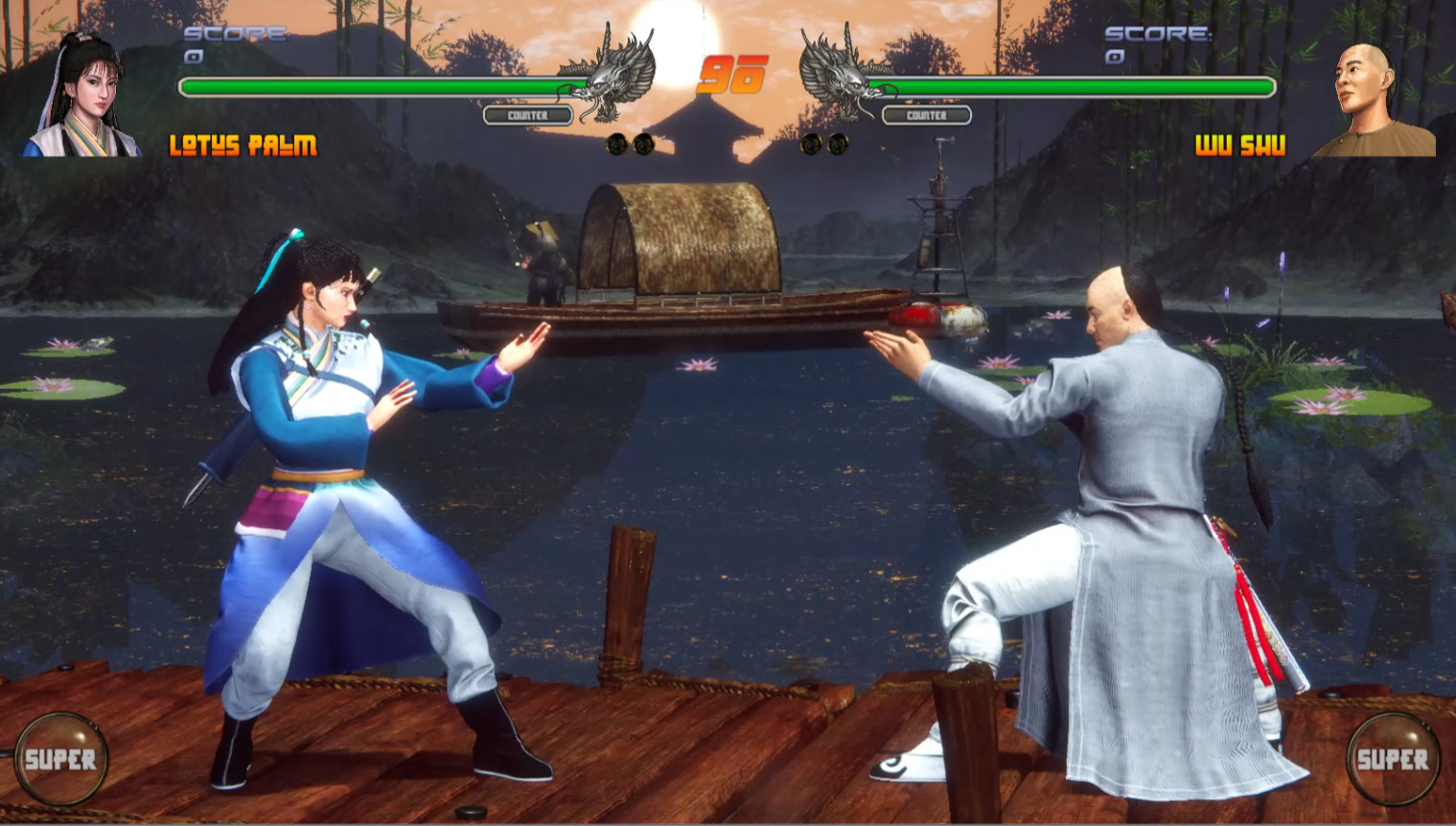Click the left player's green health bar

click(x=383, y=85)
